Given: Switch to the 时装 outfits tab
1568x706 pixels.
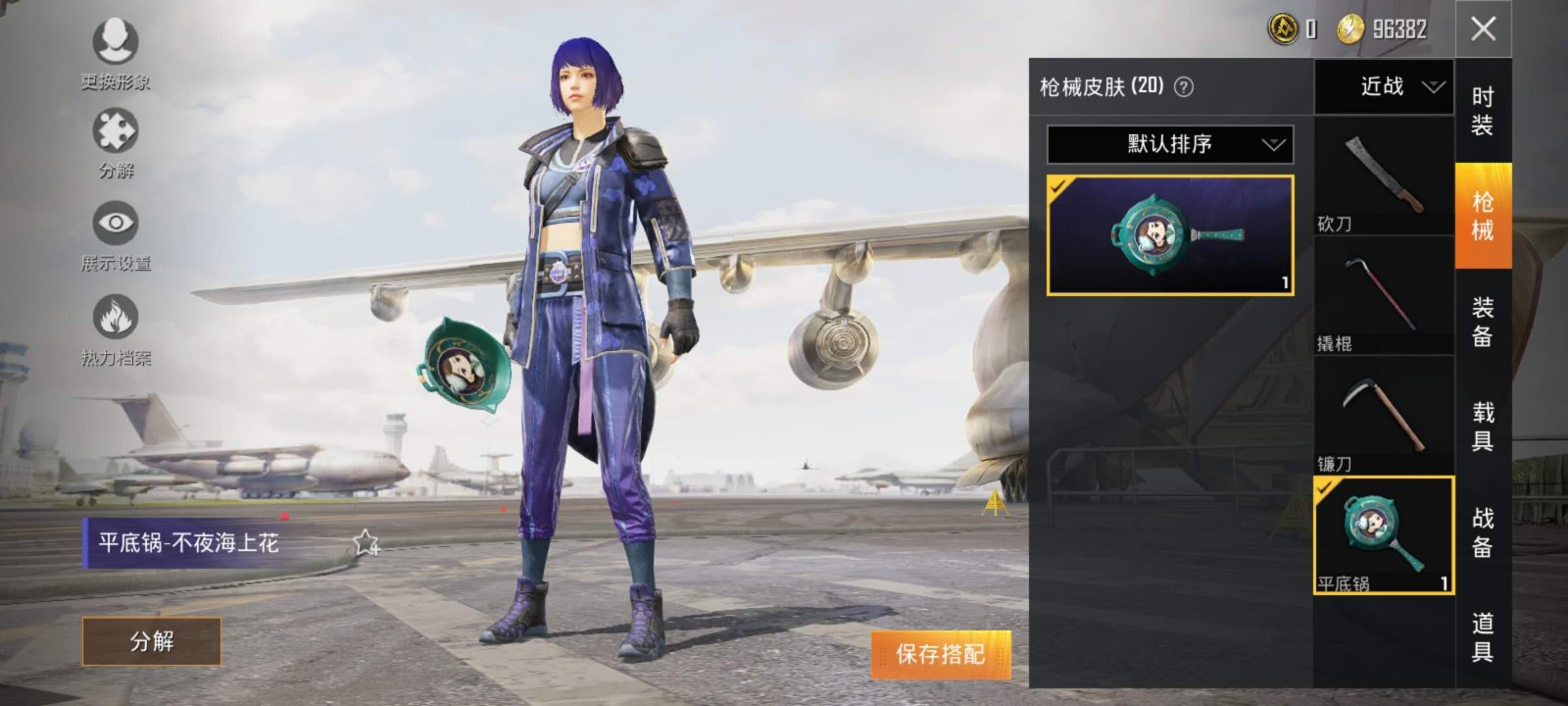Looking at the screenshot, I should 1483,111.
